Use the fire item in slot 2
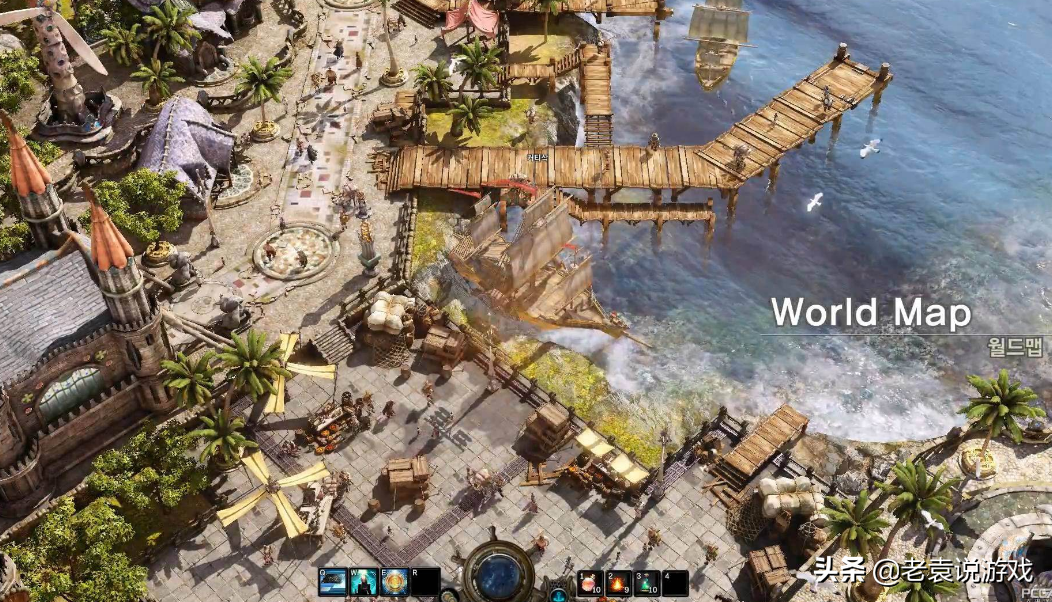The width and height of the screenshot is (1052, 602). 618,582
